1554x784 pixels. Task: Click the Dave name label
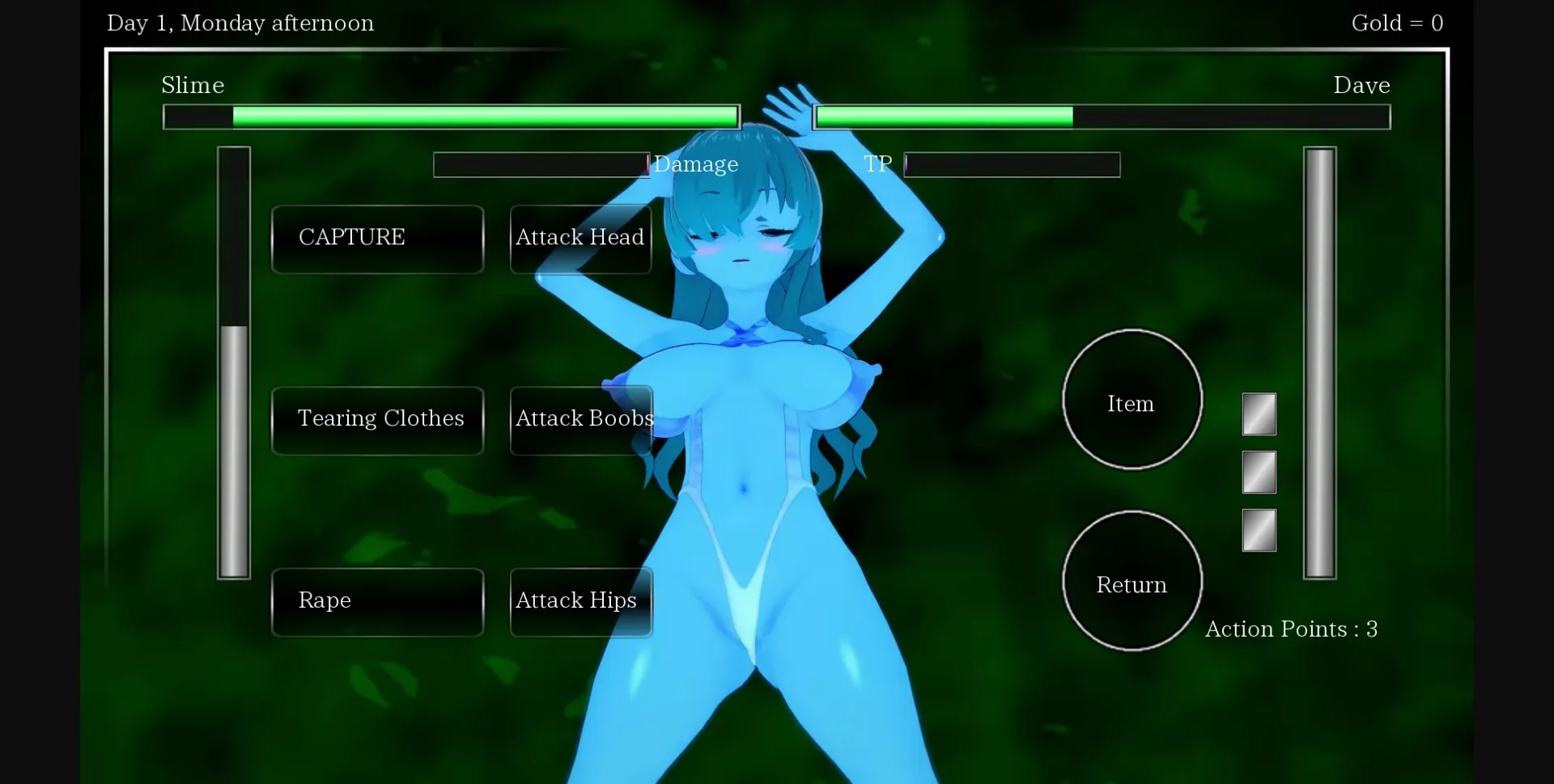click(1361, 85)
